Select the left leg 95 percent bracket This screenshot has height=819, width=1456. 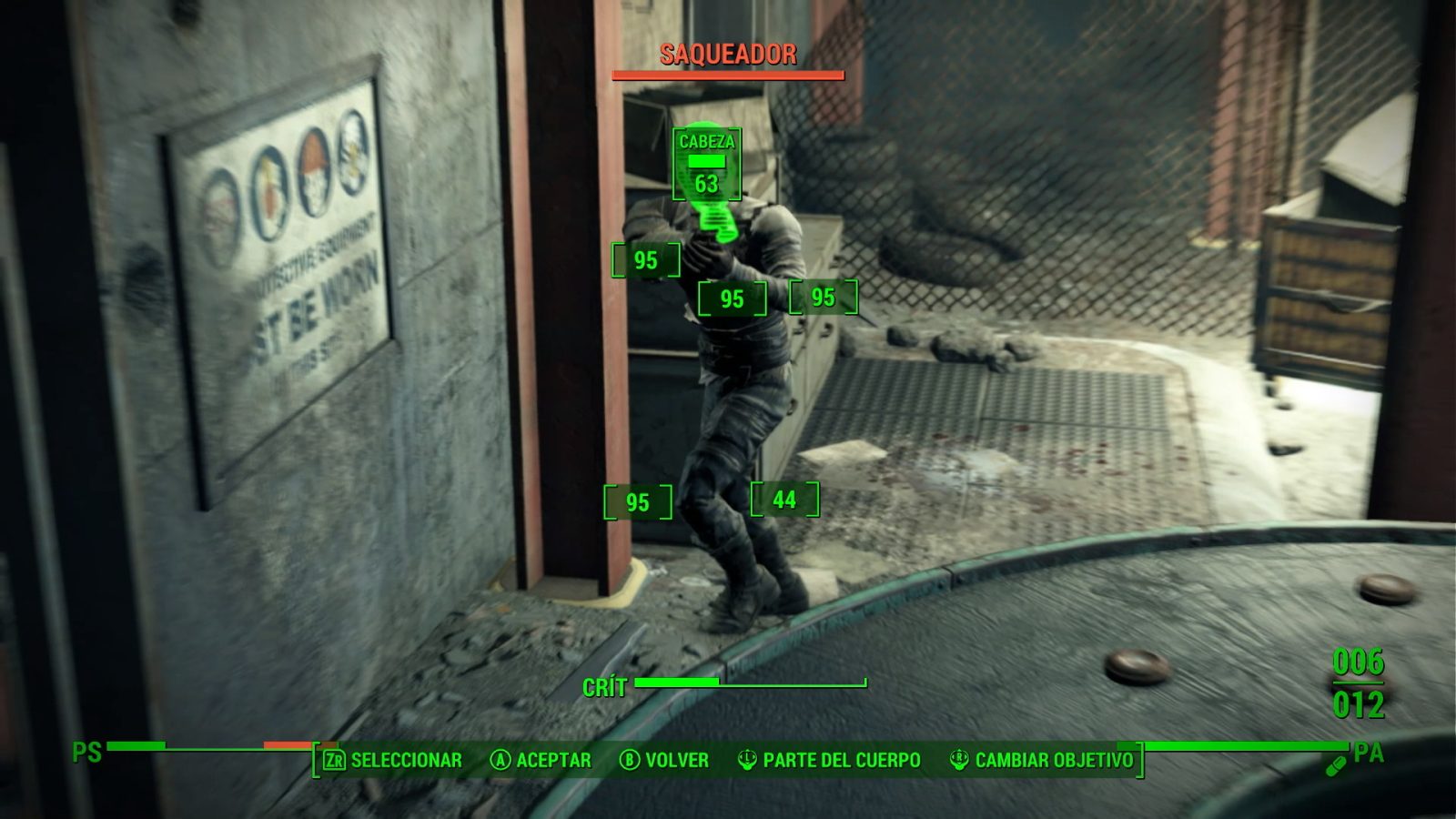[x=636, y=500]
